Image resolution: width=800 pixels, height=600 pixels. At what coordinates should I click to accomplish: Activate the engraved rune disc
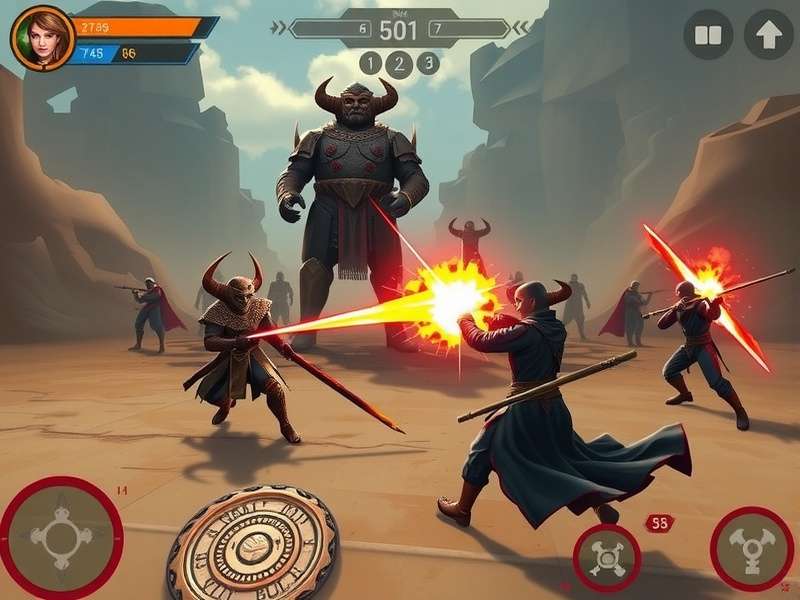tap(252, 545)
